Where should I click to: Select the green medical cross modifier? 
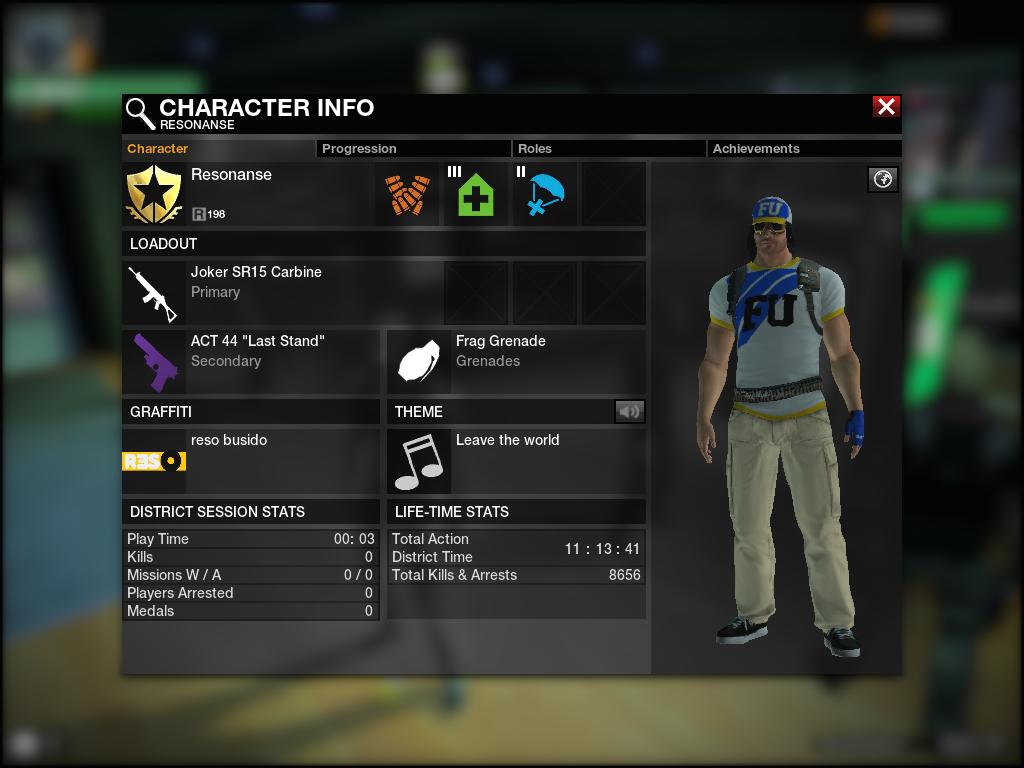(476, 195)
